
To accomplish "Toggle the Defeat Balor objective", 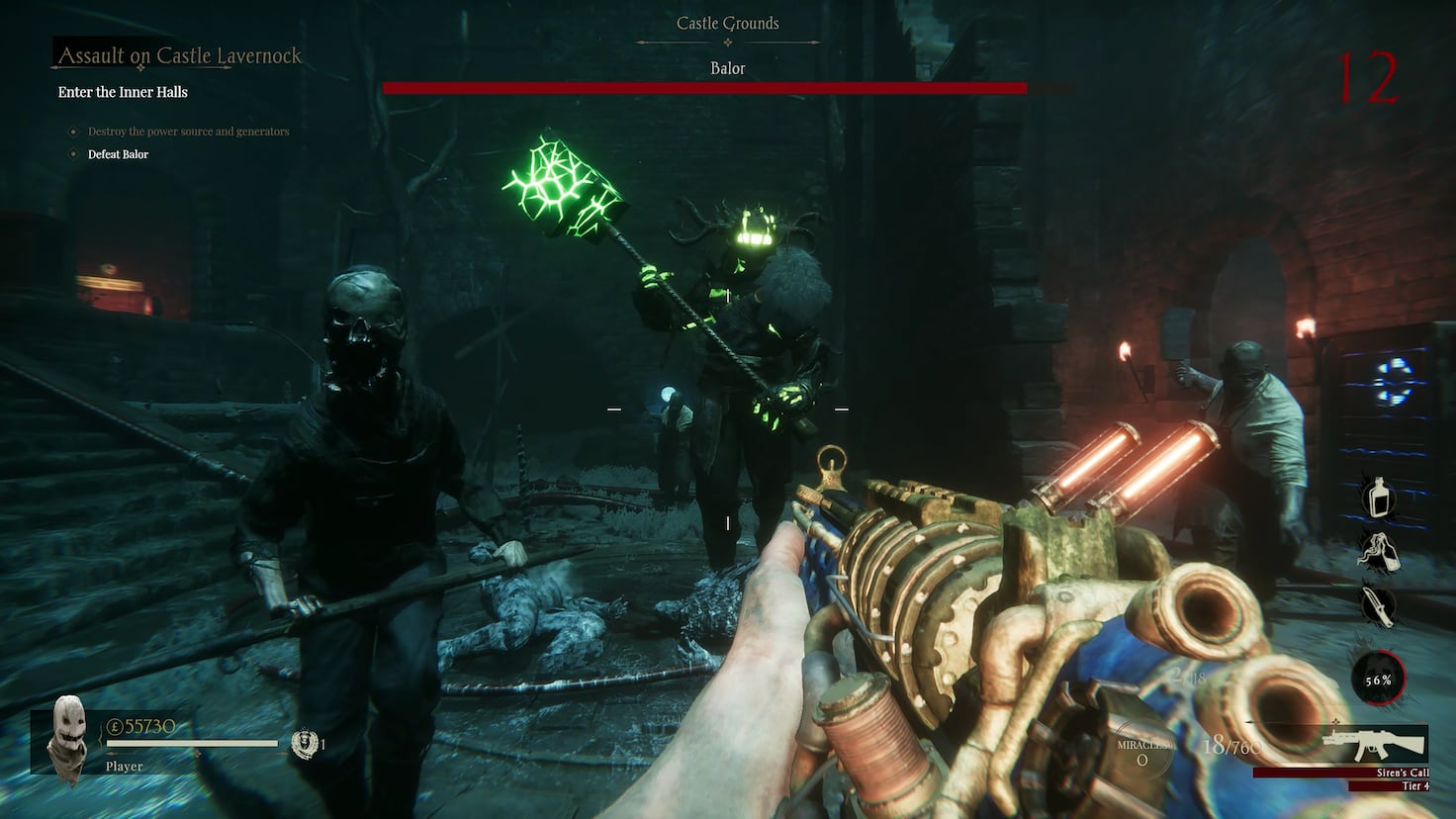I will coord(117,154).
